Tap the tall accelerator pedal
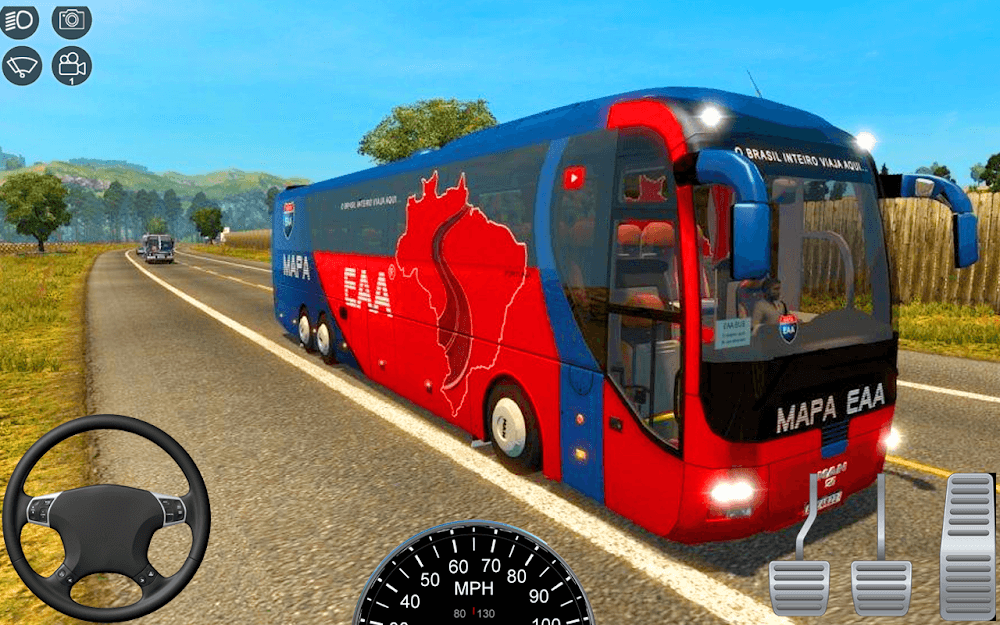 967,546
